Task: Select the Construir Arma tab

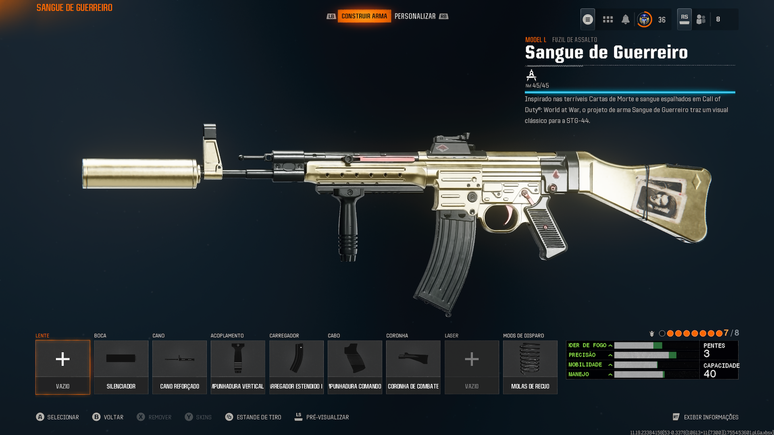Action: click(x=364, y=16)
